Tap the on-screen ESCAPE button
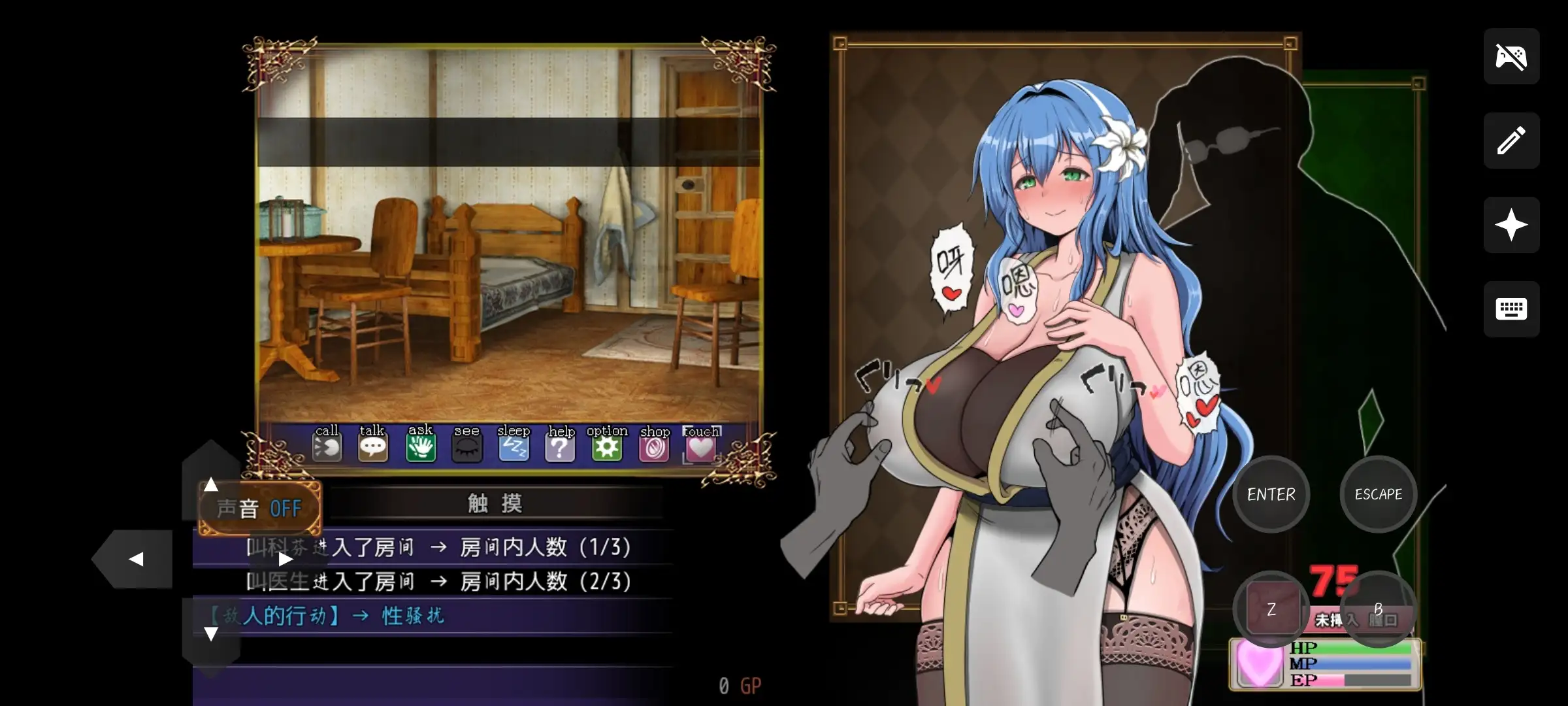The height and width of the screenshot is (706, 1568). (1378, 494)
